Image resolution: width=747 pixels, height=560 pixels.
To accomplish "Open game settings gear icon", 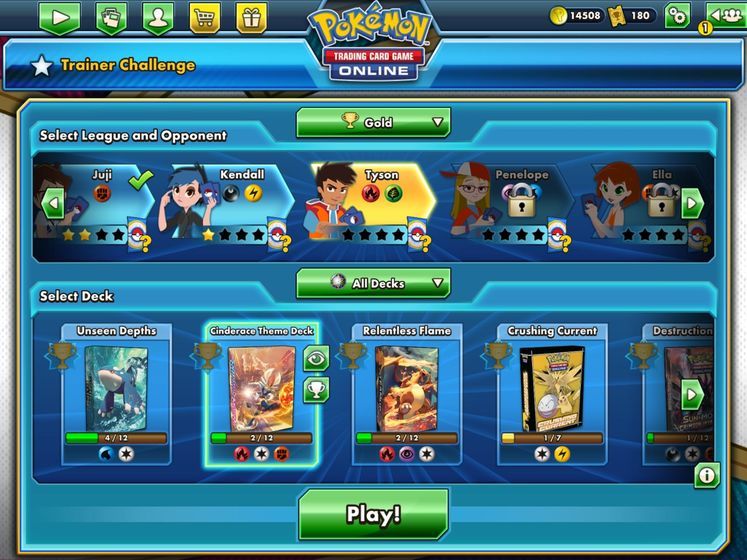I will [x=677, y=15].
